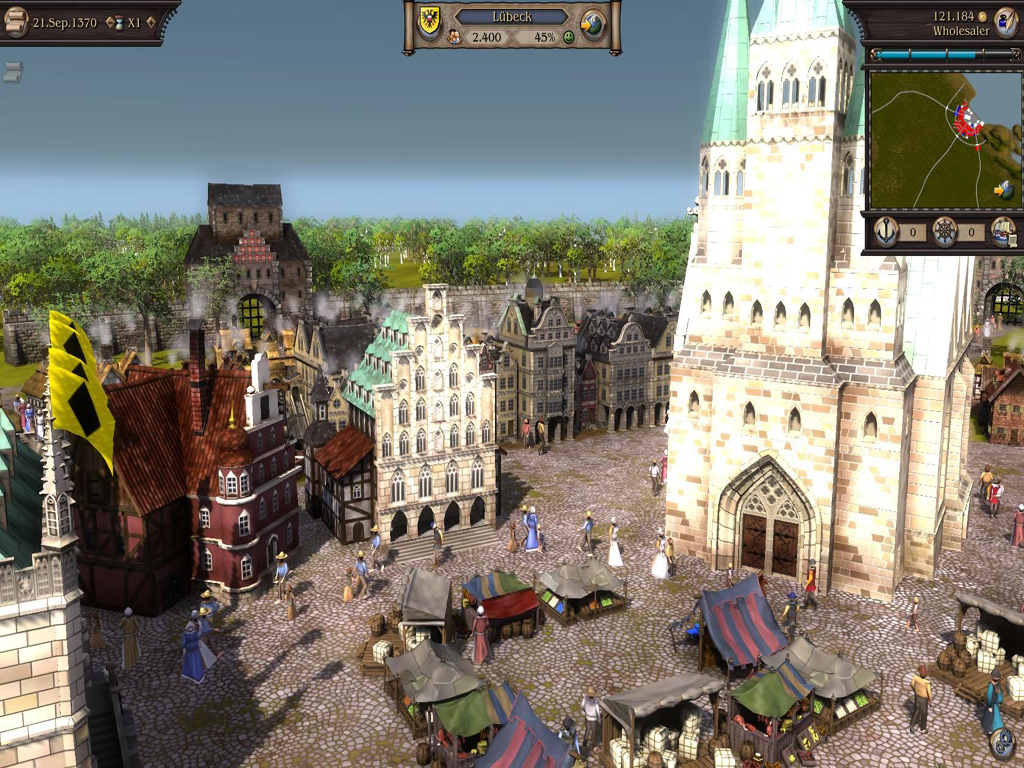
Task: Open the globe button beside Lübeck's name
Action: tap(593, 23)
